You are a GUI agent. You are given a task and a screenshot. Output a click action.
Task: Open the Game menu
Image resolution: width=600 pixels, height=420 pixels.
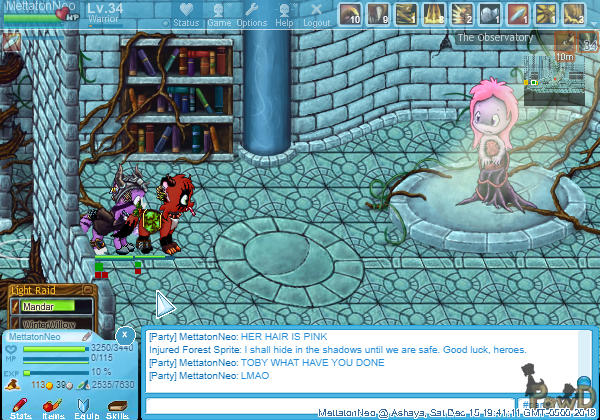coord(219,15)
